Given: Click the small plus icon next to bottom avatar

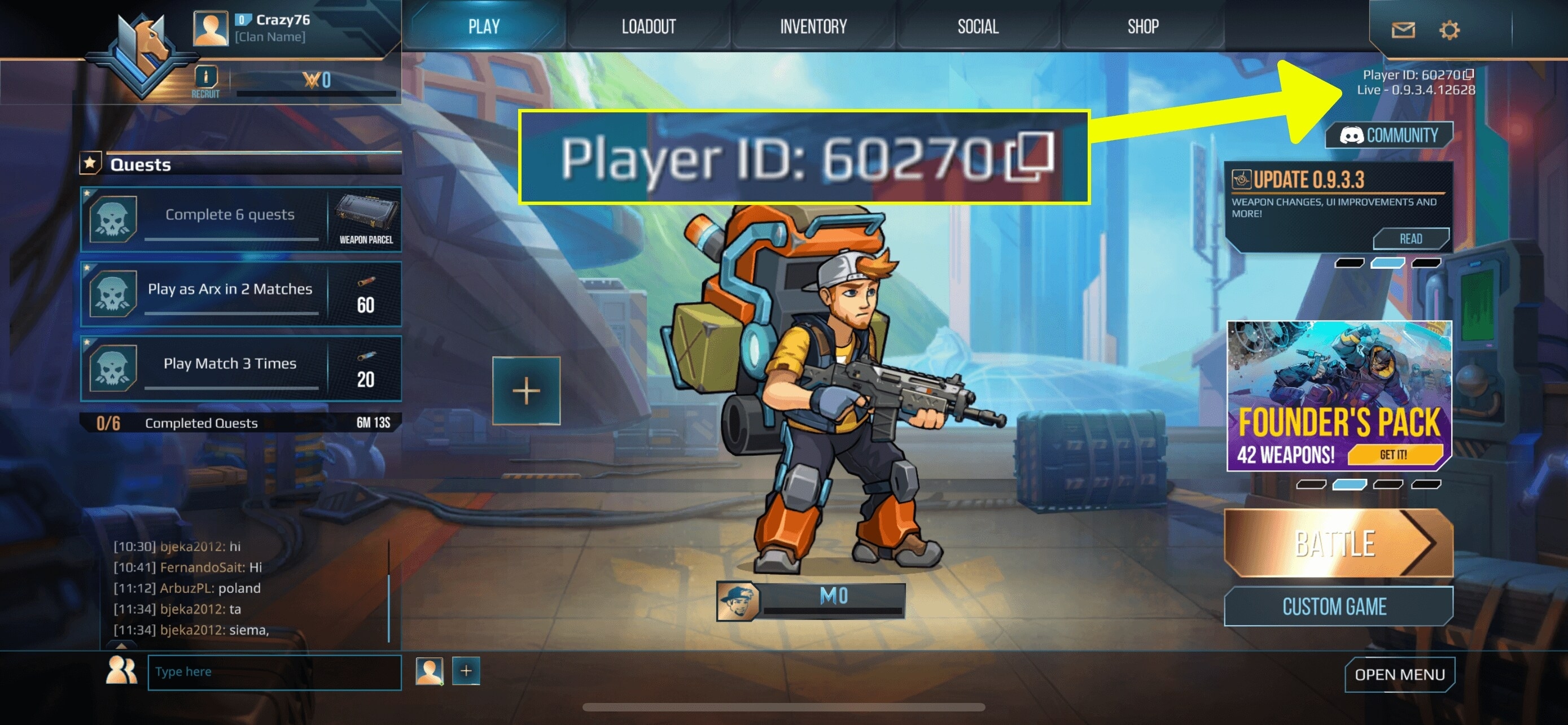Looking at the screenshot, I should point(466,671).
